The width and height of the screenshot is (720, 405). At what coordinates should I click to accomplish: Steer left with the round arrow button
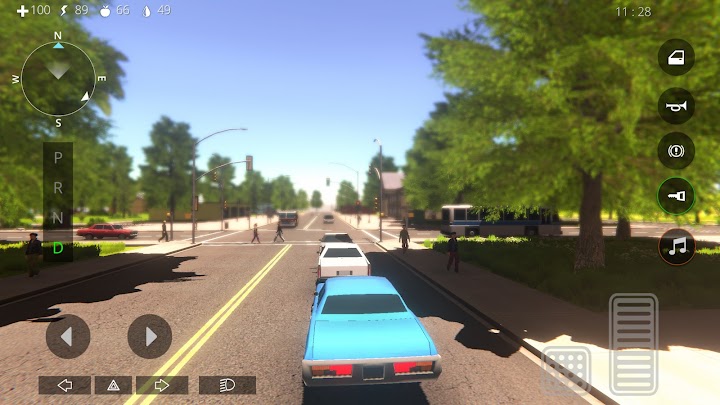68,336
